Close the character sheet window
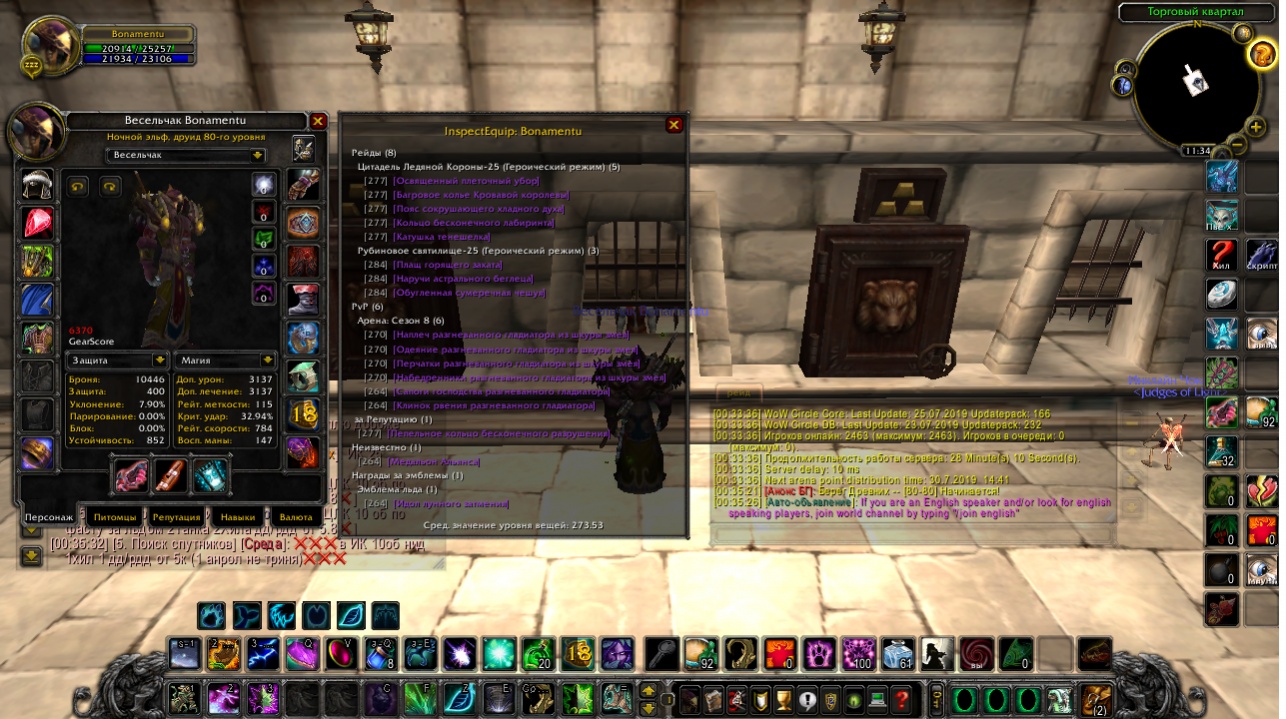This screenshot has width=1286, height=719. pyautogui.click(x=318, y=121)
